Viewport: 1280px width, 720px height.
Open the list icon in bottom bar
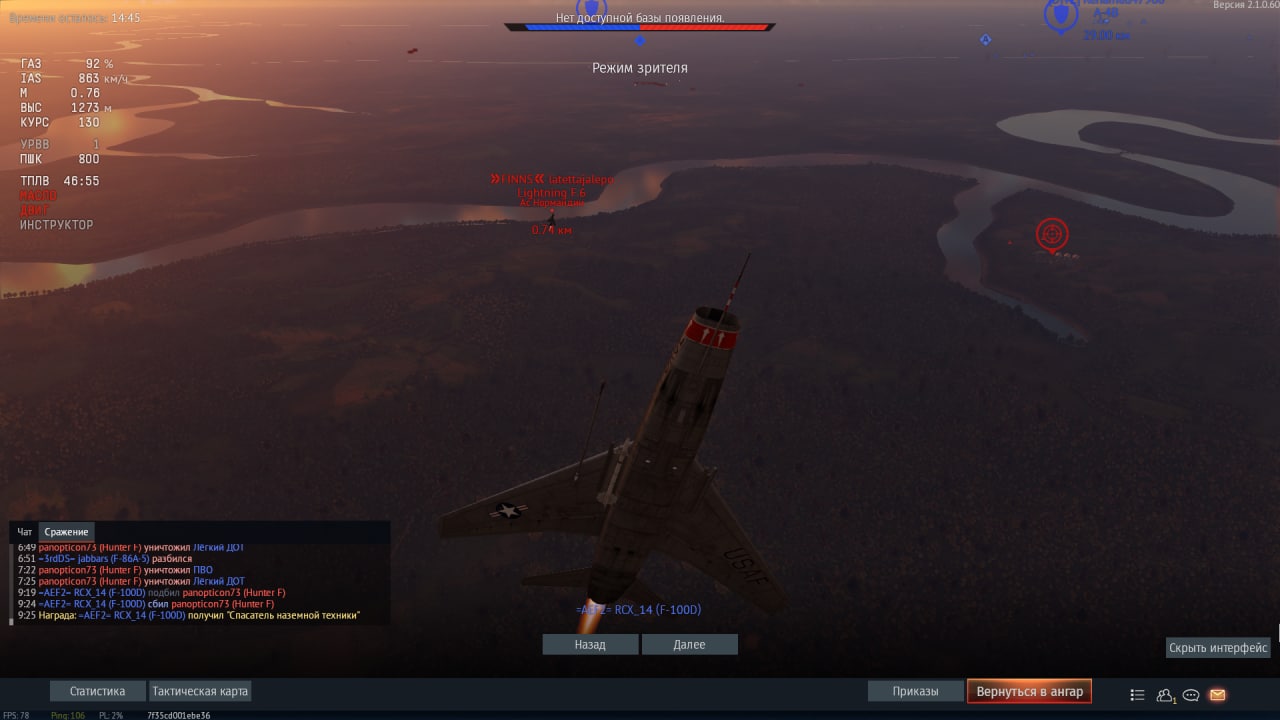(x=1137, y=695)
